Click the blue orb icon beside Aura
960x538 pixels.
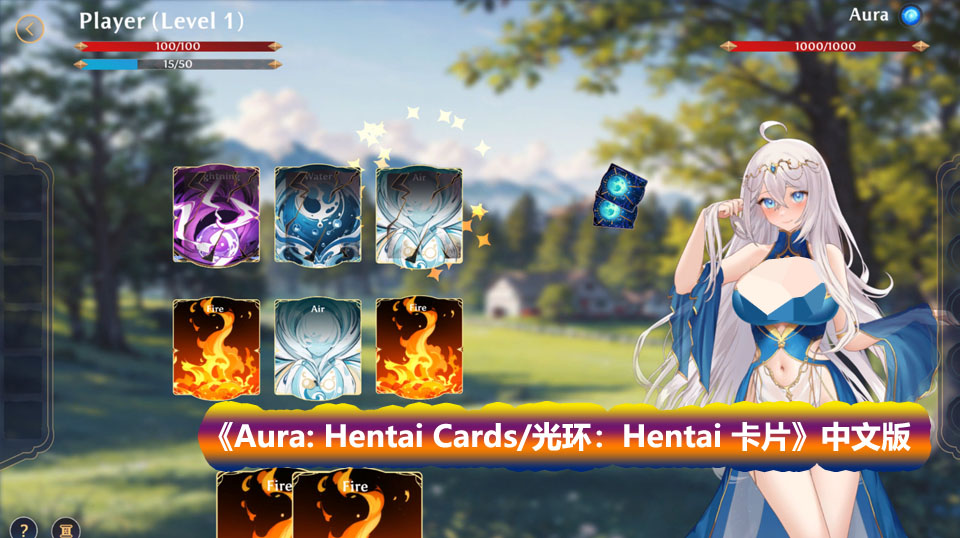(x=910, y=15)
